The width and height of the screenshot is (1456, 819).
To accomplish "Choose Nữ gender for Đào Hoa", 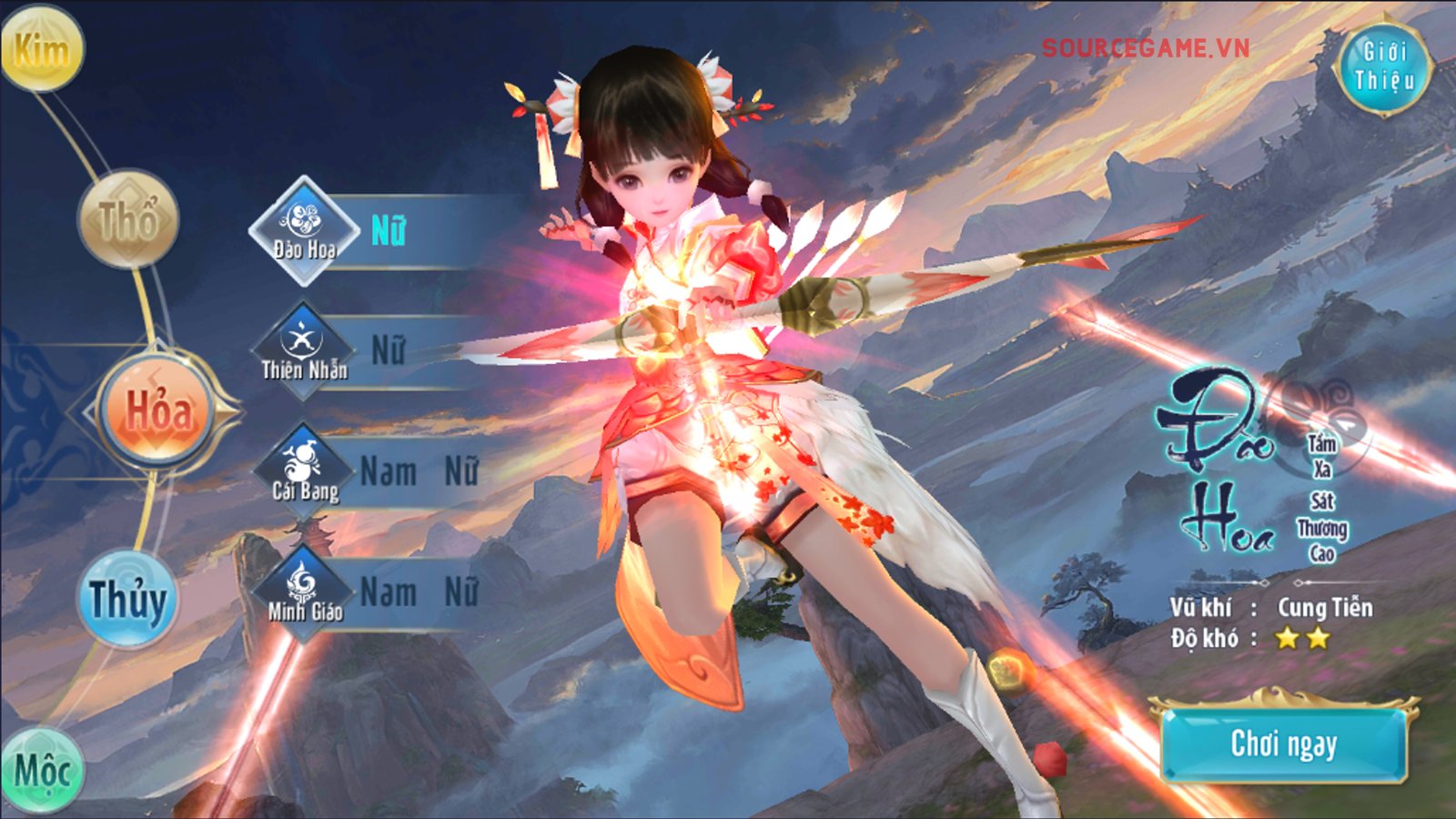I will (x=389, y=231).
